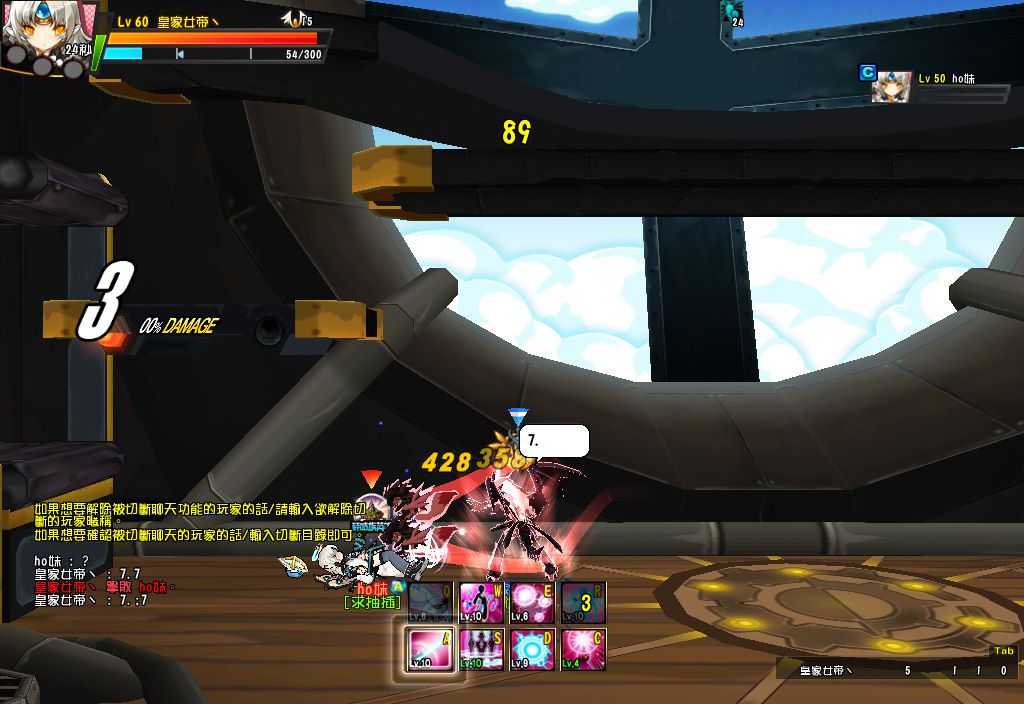Cast the pink burst skill in slot C
The width and height of the screenshot is (1024, 704).
(584, 649)
